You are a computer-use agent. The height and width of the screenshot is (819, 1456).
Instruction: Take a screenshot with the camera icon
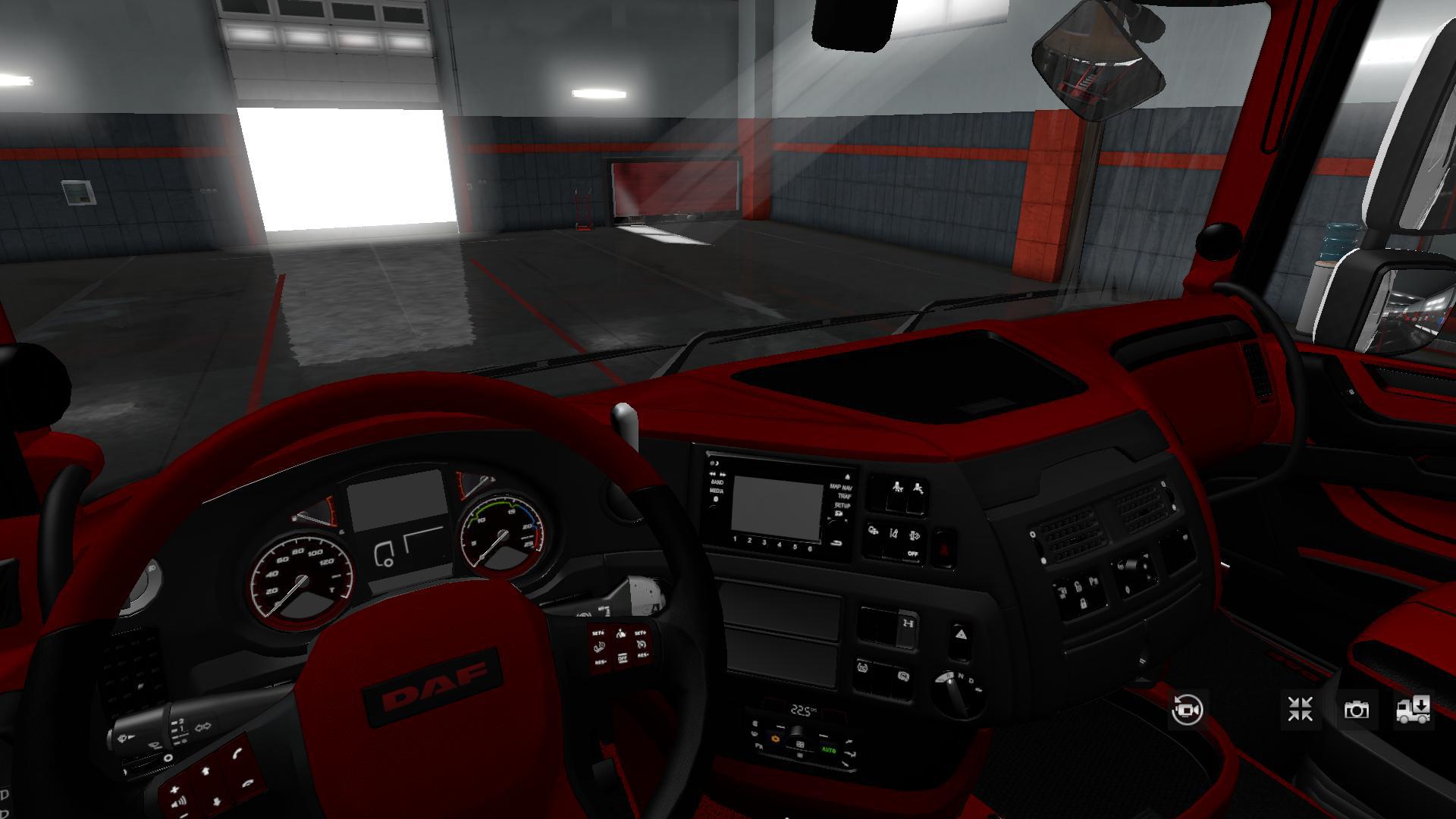(x=1357, y=710)
